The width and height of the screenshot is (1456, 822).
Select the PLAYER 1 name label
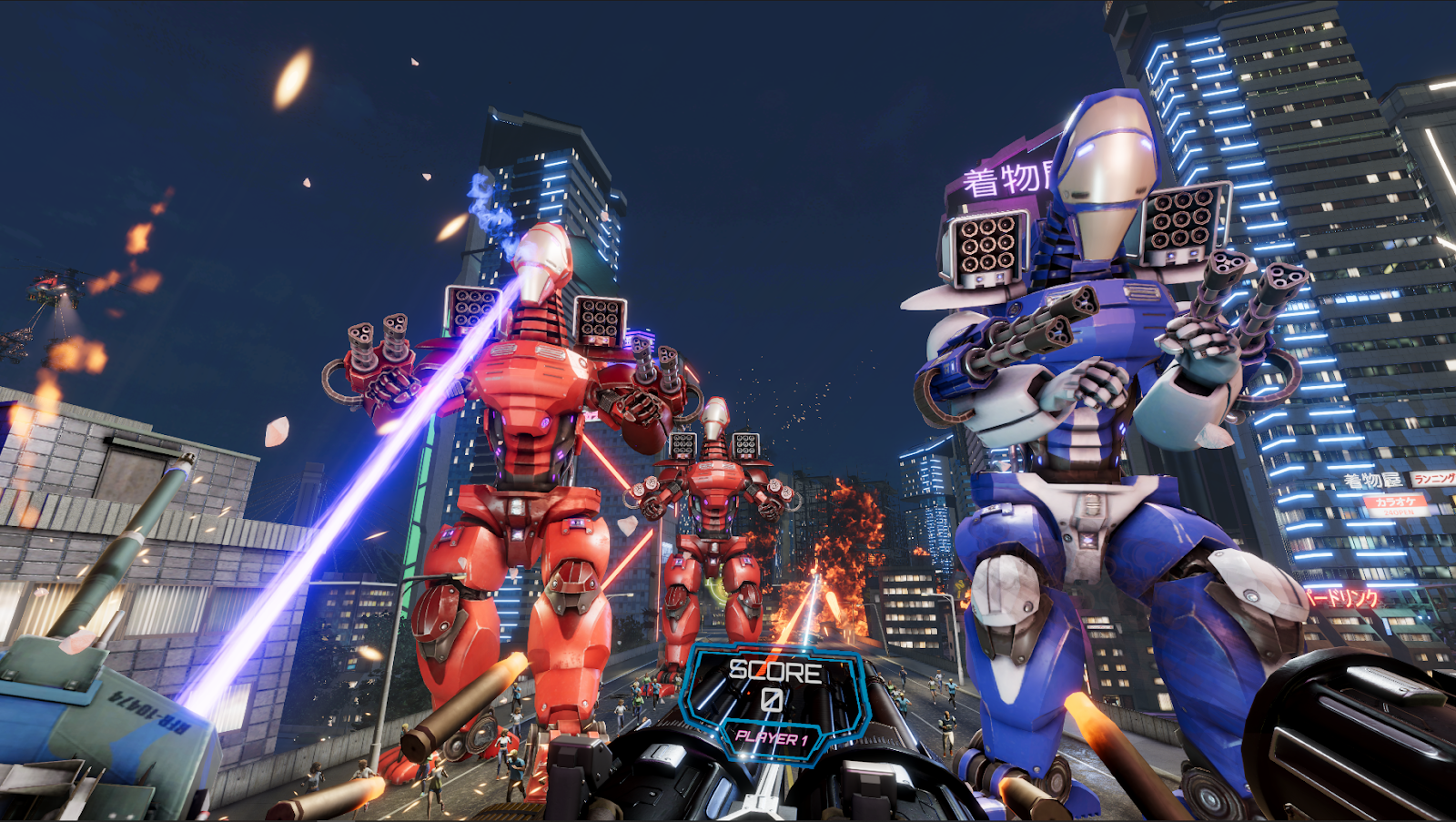click(x=775, y=739)
